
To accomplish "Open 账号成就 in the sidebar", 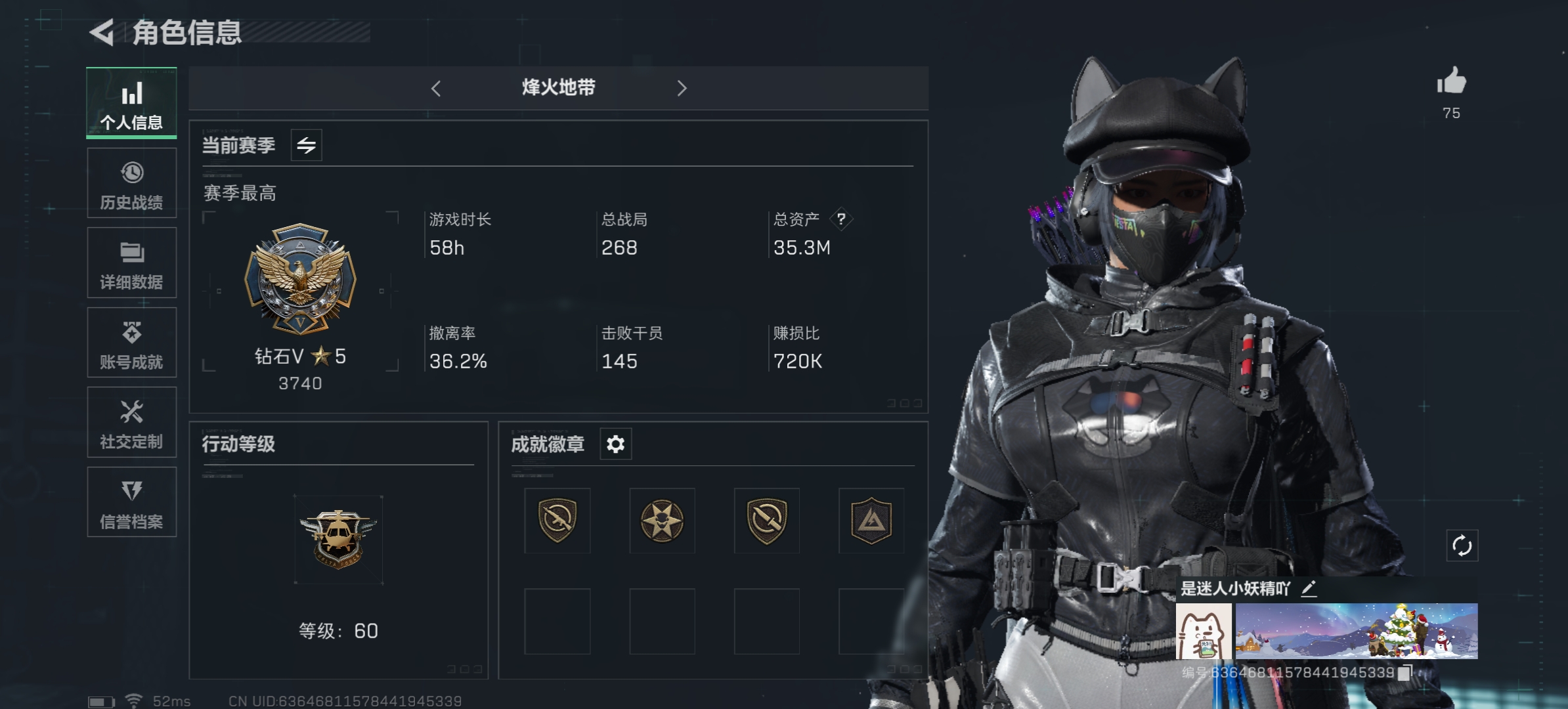I will coord(131,343).
